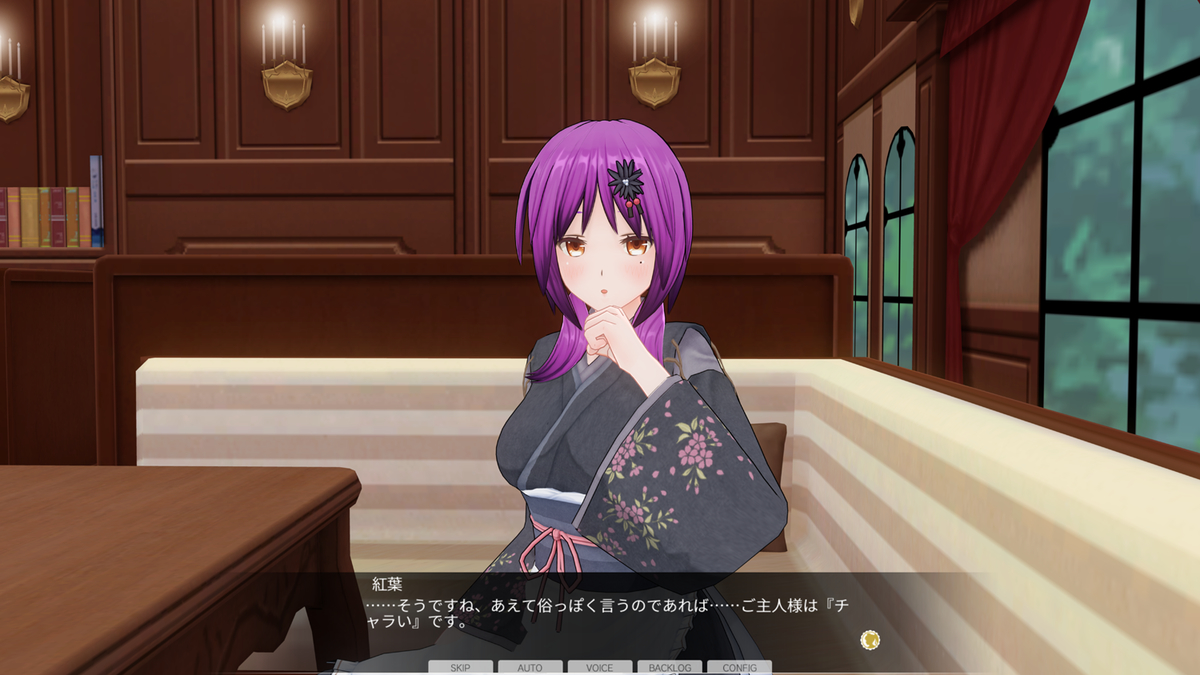Advance dialogue via the gold continue icon
The width and height of the screenshot is (1200, 675).
pos(870,639)
